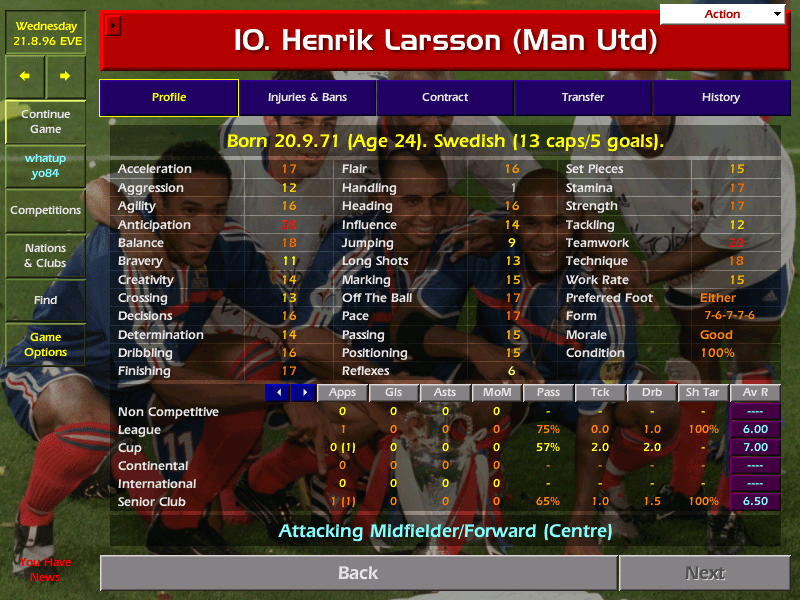
Task: Show the Transfer tab
Action: pos(583,97)
